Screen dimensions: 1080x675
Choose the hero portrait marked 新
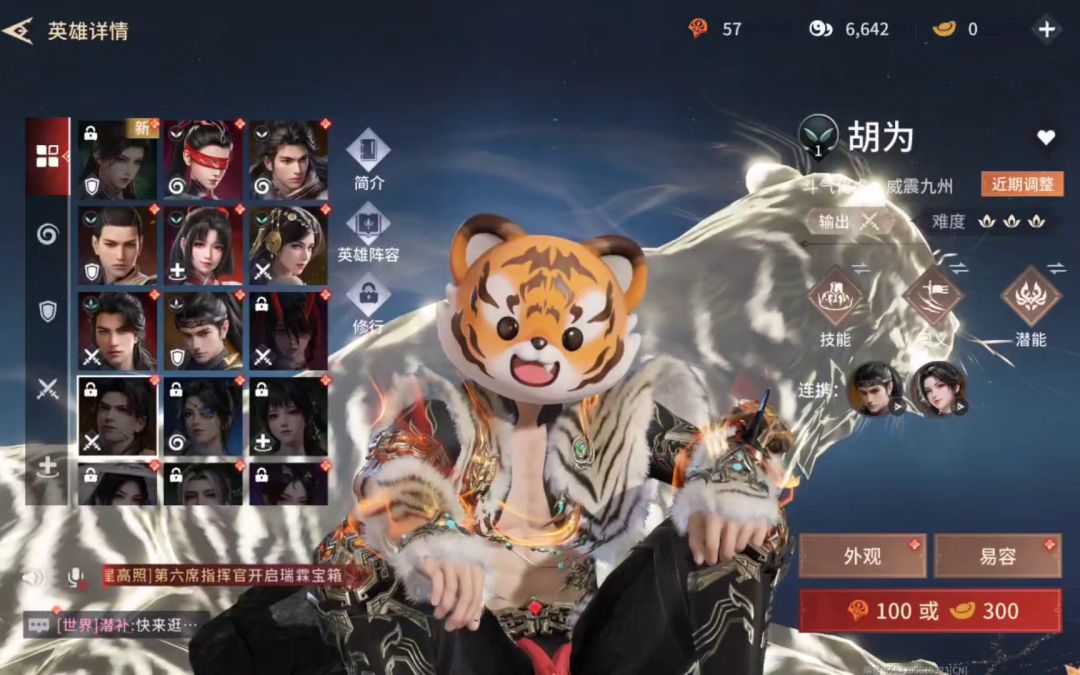(118, 160)
